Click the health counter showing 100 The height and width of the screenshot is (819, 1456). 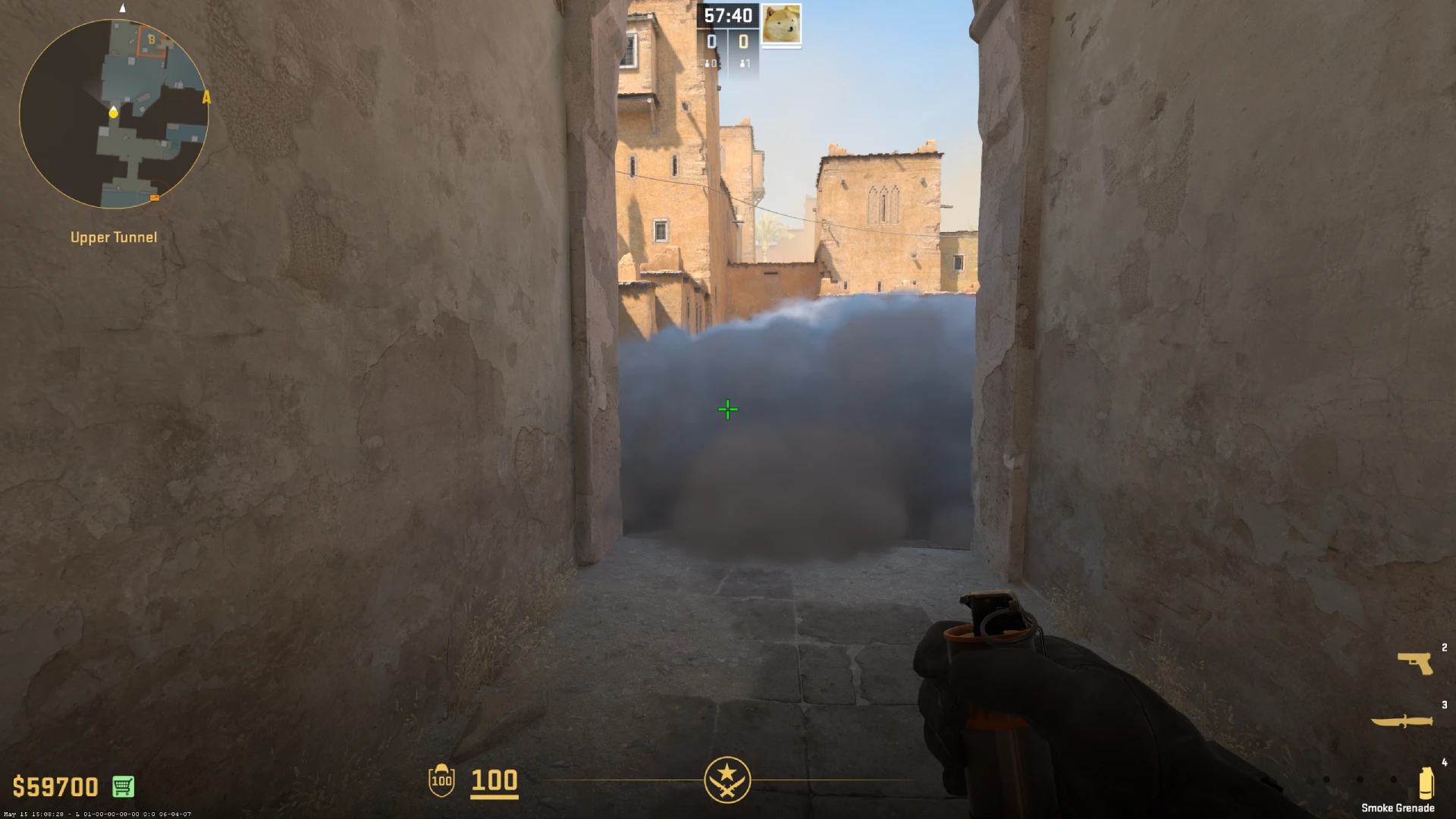pos(493,781)
